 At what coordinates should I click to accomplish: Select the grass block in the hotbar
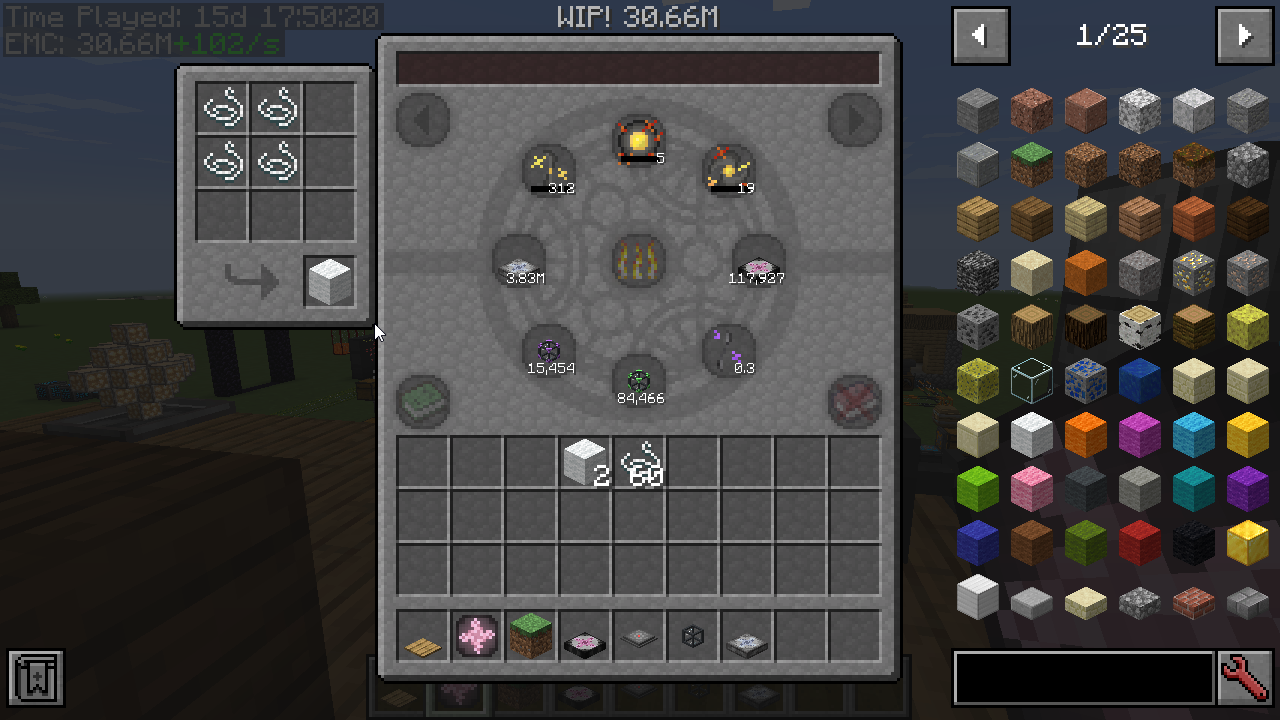coord(531,636)
